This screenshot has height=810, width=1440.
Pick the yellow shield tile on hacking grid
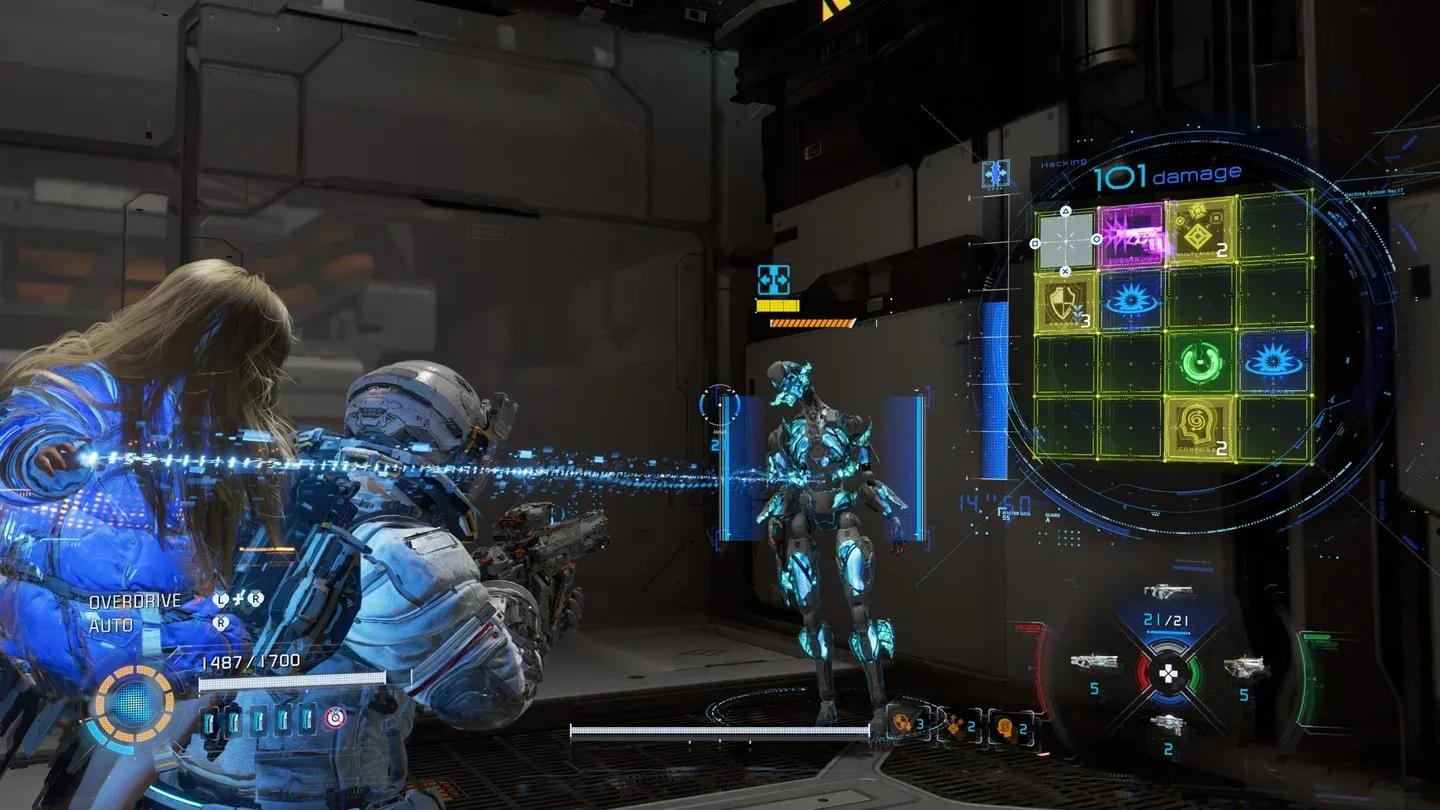(1066, 301)
